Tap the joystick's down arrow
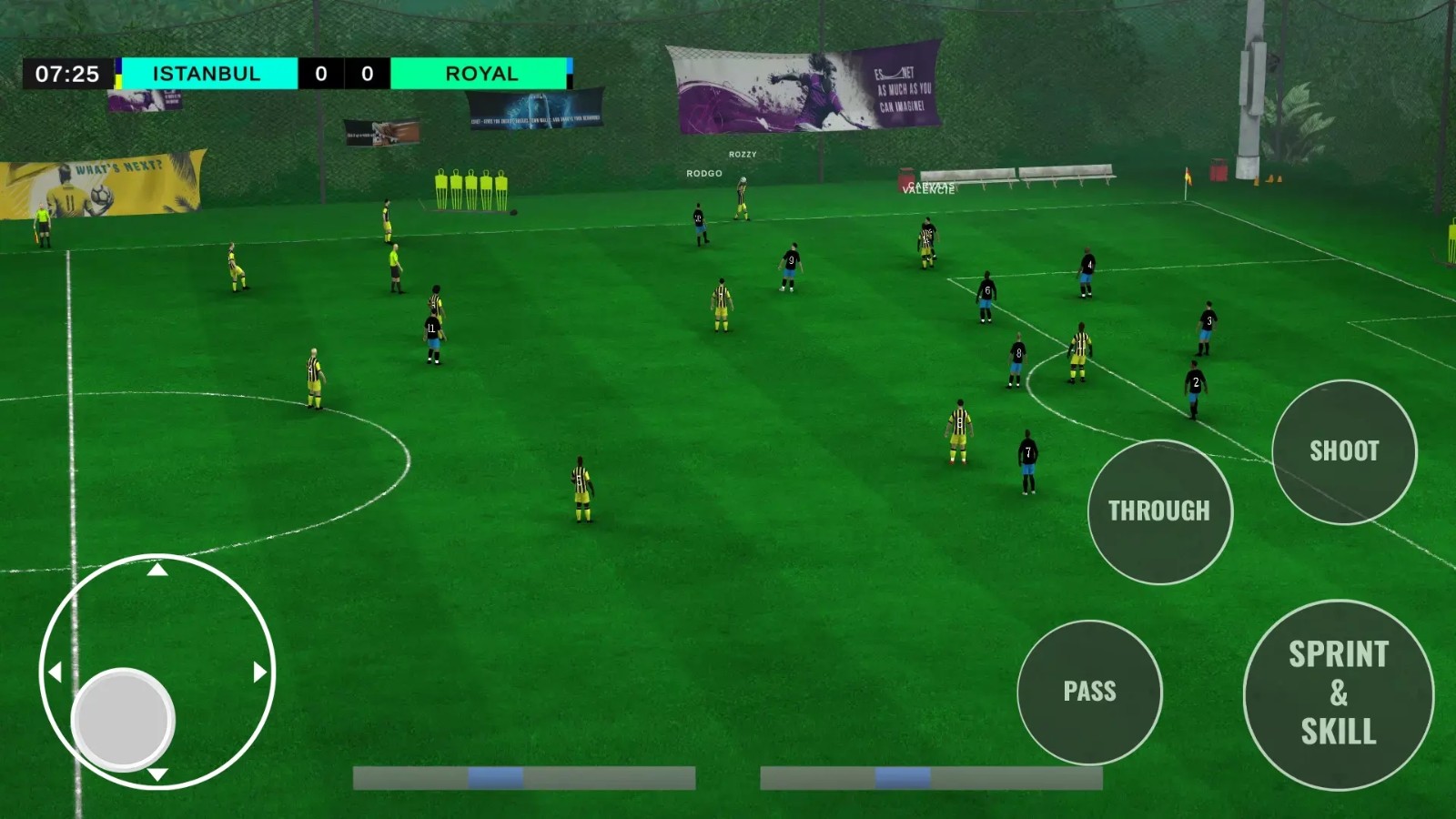Image resolution: width=1456 pixels, height=819 pixels. click(157, 774)
